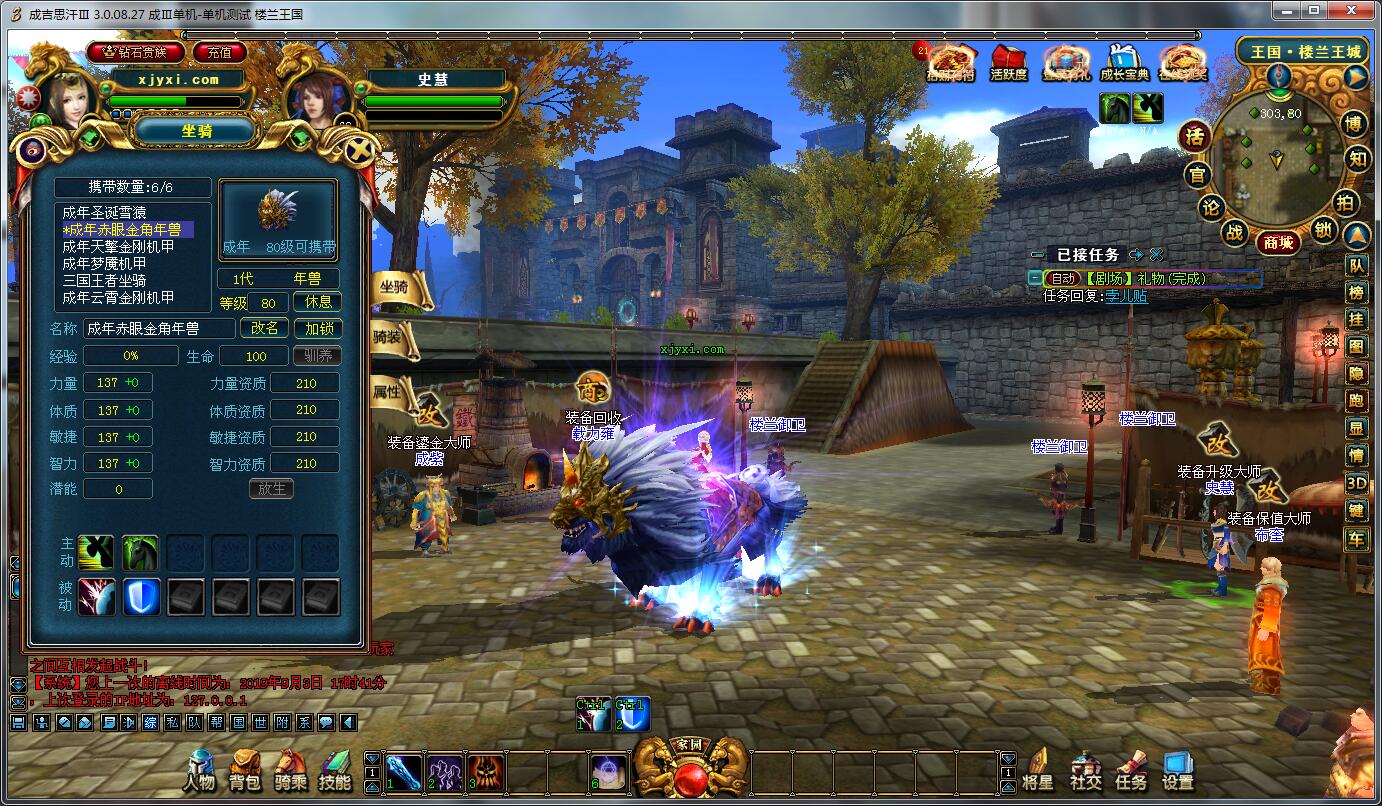
Task: Click the 充值 recharge button
Action: click(219, 52)
